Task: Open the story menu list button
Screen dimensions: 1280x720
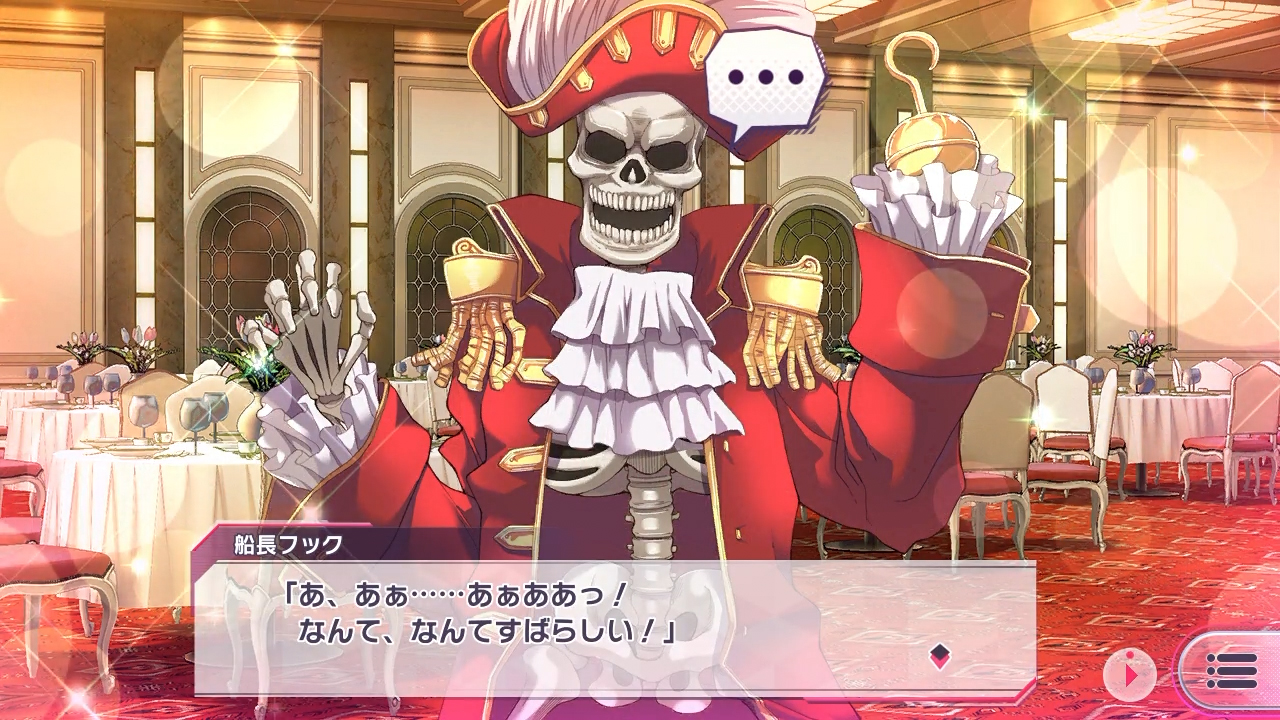Action: [x=1230, y=671]
